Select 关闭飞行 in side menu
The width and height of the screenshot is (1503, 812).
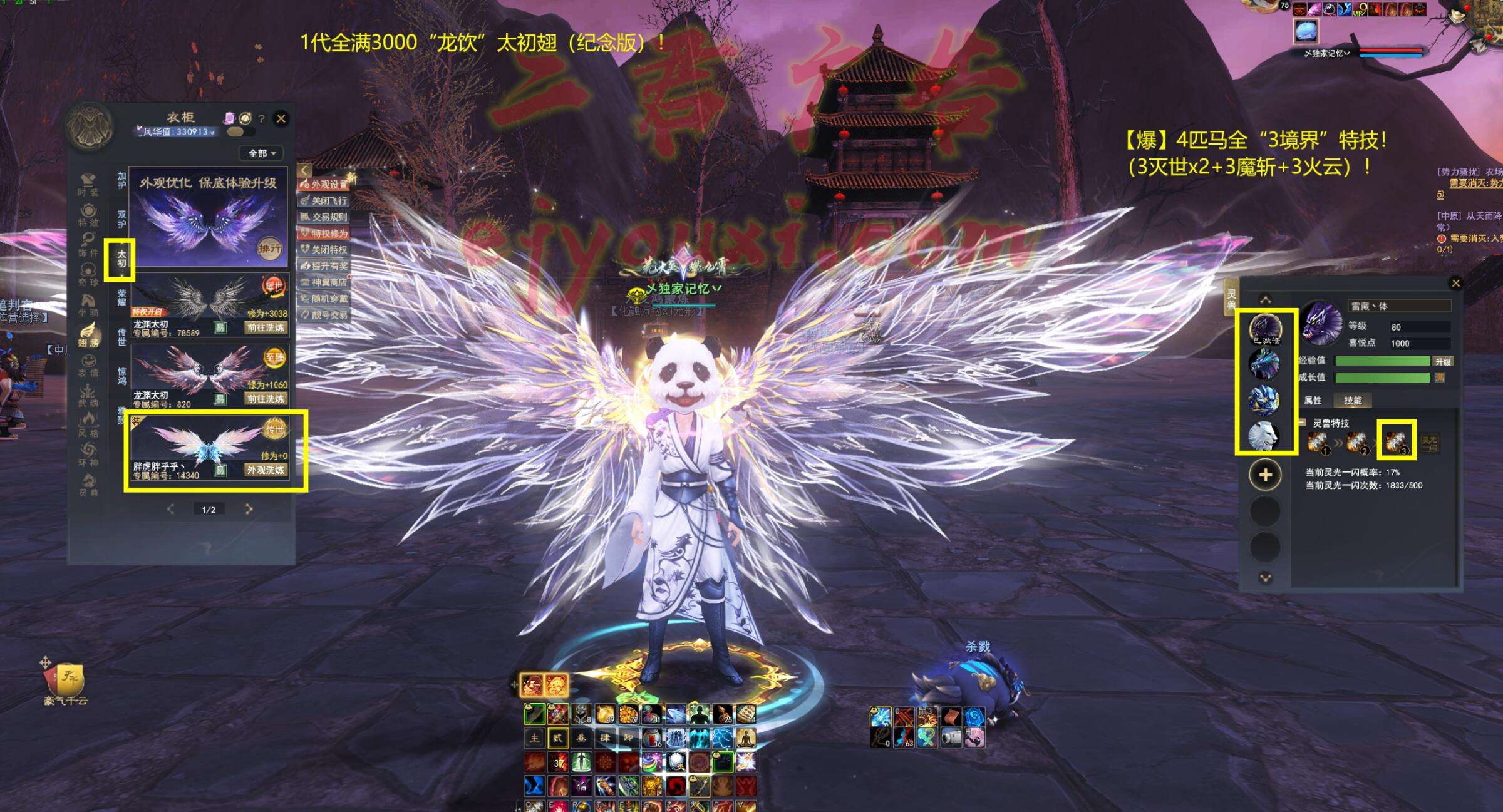click(x=325, y=200)
